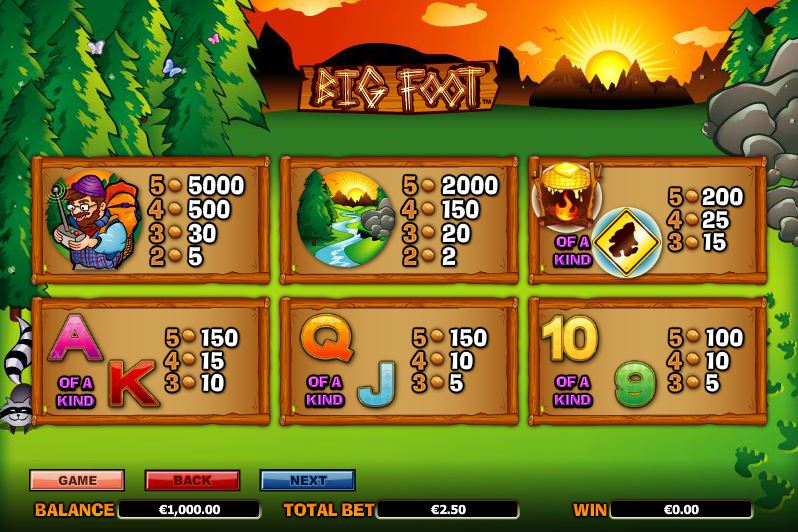Show the next paytable page with NEXT
Viewport: 798px width, 532px height.
tap(307, 480)
